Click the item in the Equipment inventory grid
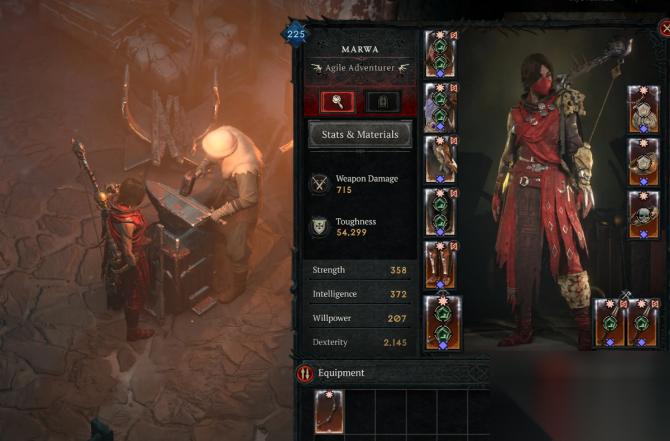The height and width of the screenshot is (441, 670). [329, 410]
